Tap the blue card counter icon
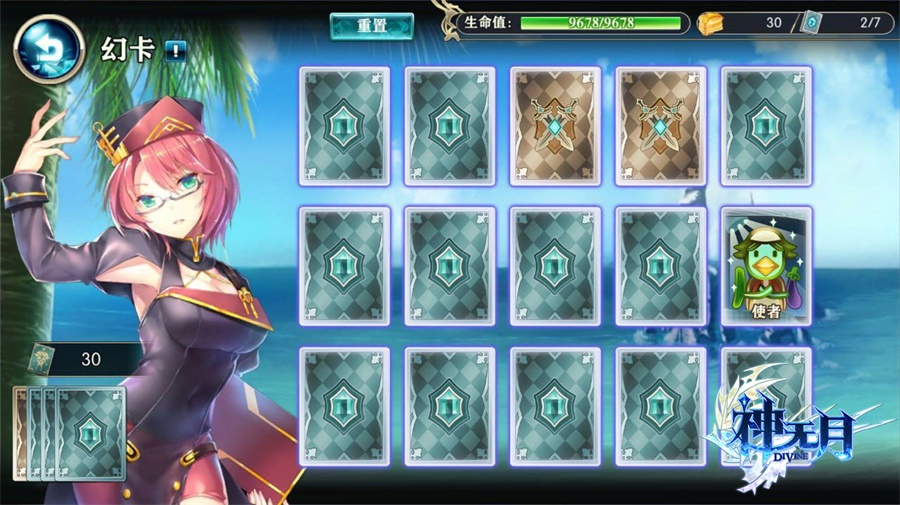 (811, 23)
